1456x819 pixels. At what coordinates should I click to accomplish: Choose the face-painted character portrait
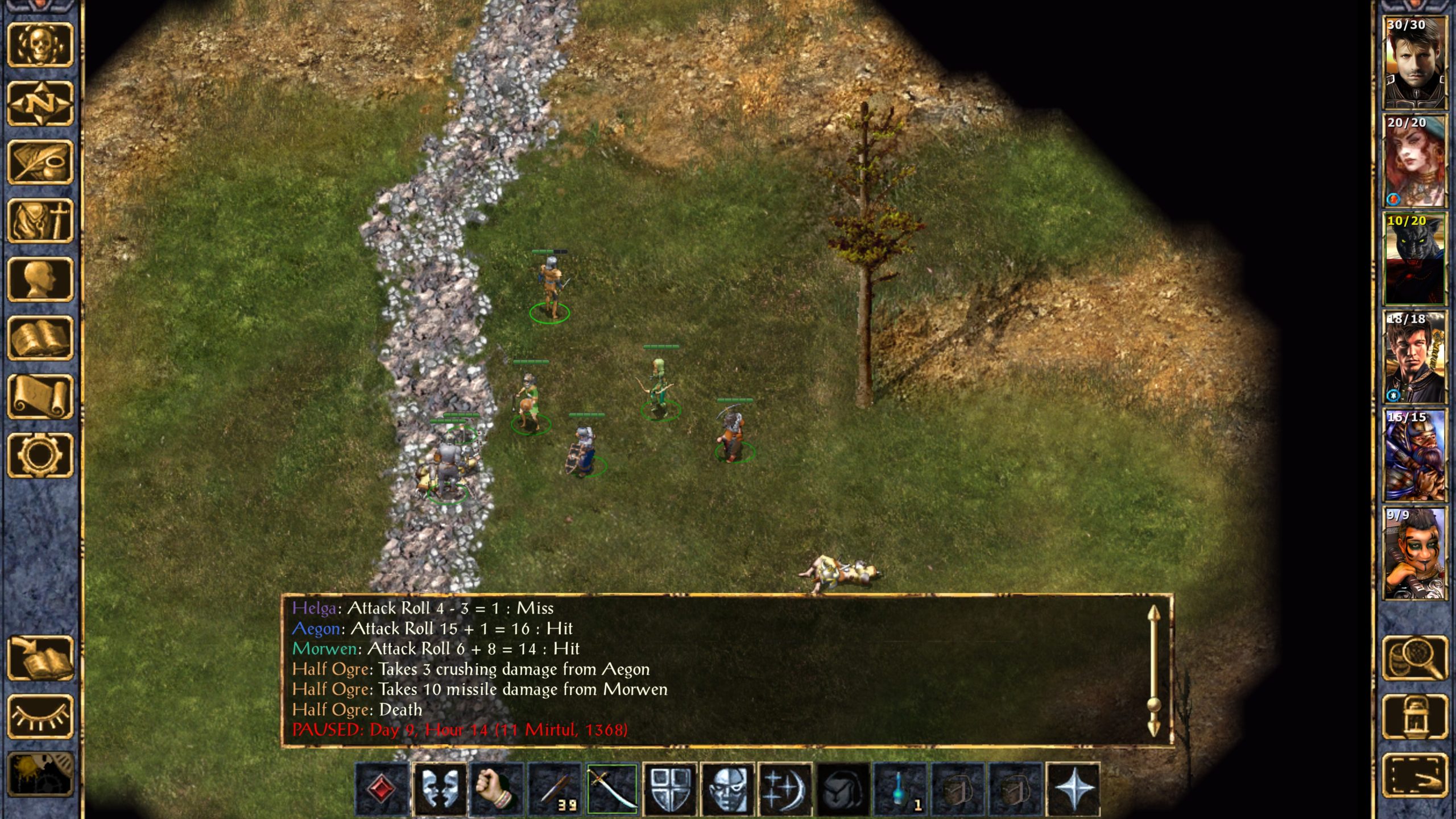click(x=1414, y=554)
